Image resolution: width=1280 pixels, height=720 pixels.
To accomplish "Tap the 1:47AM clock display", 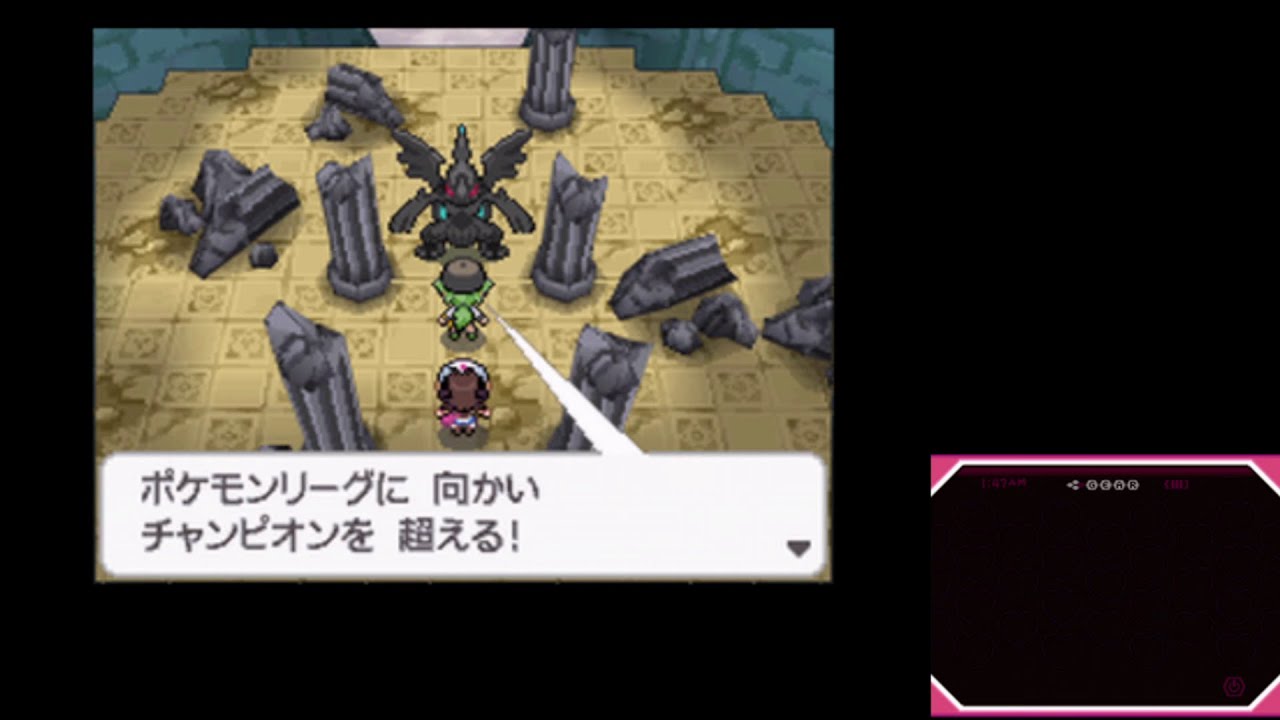I will tap(1005, 482).
